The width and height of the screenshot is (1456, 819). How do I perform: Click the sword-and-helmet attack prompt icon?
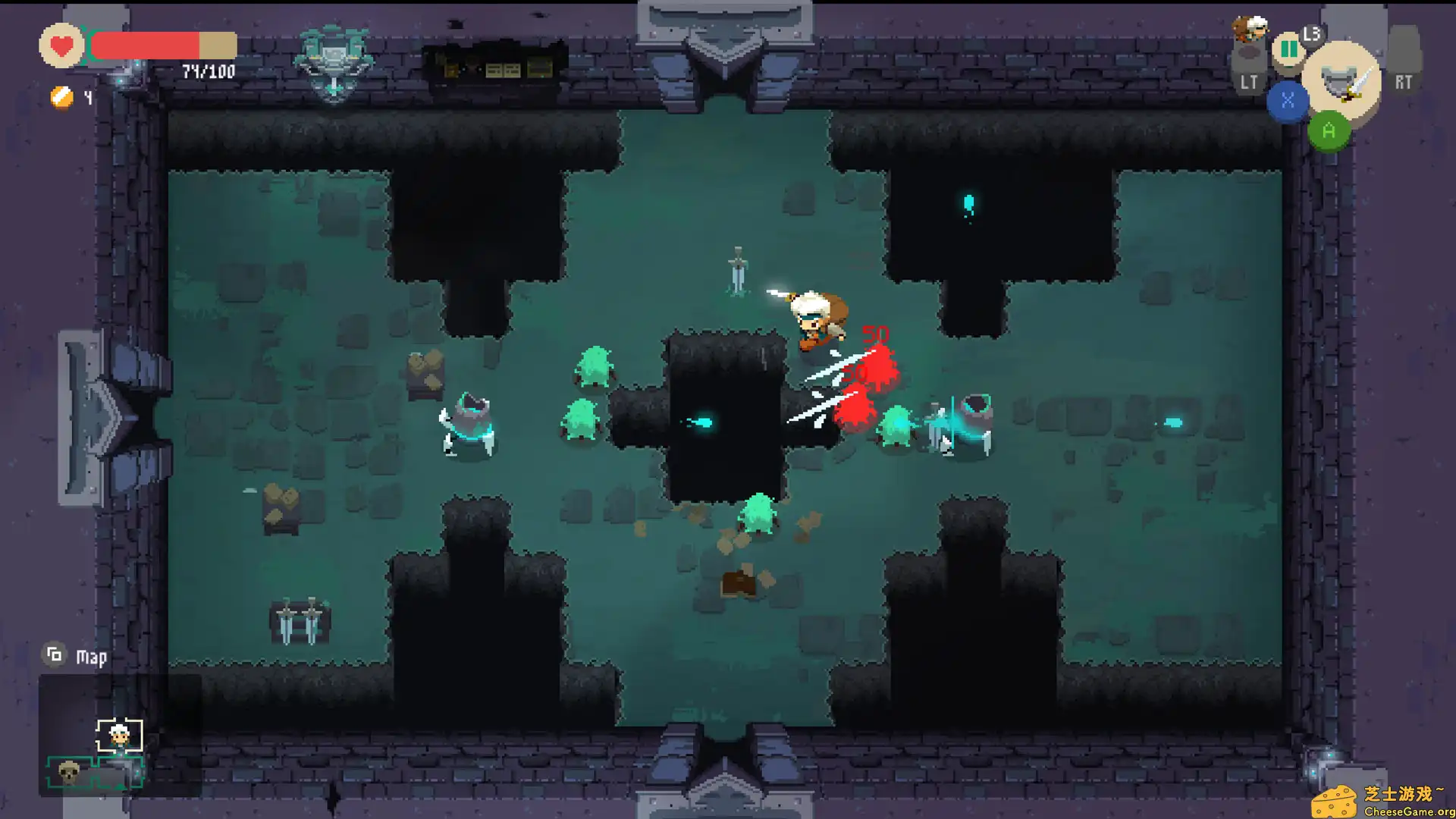(1341, 80)
